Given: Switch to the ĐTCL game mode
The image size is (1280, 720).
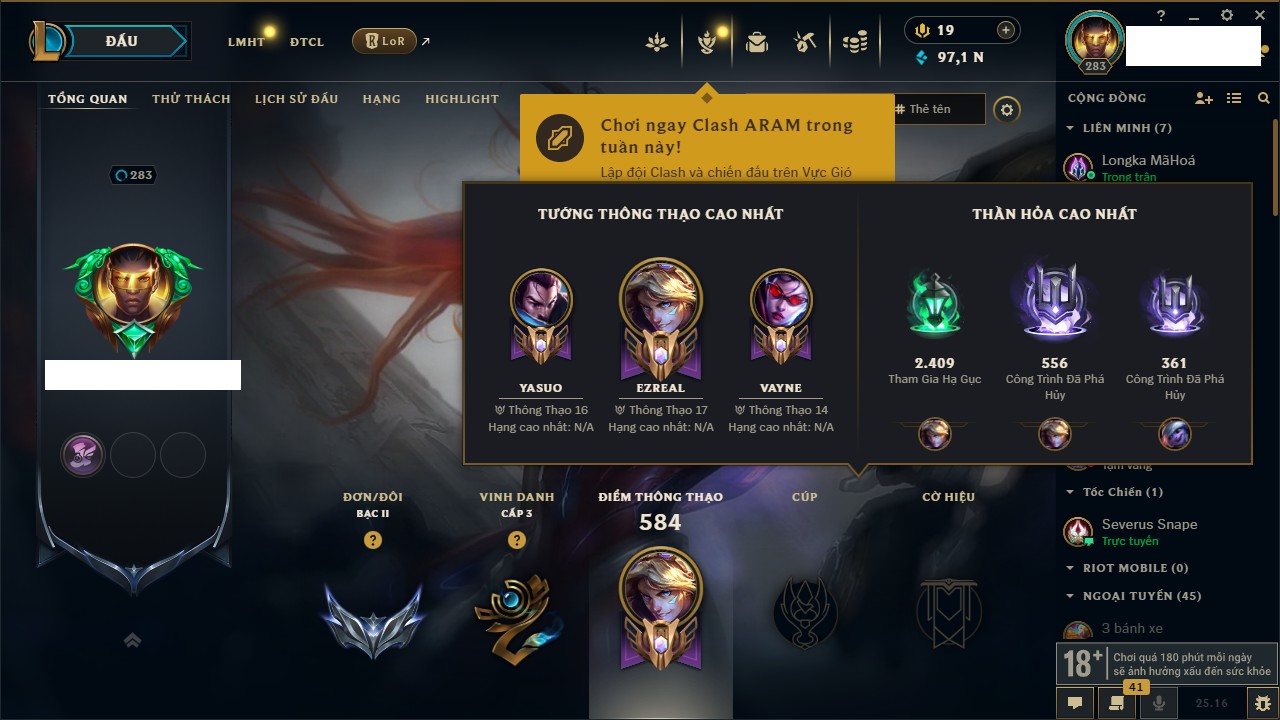Looking at the screenshot, I should [306, 42].
